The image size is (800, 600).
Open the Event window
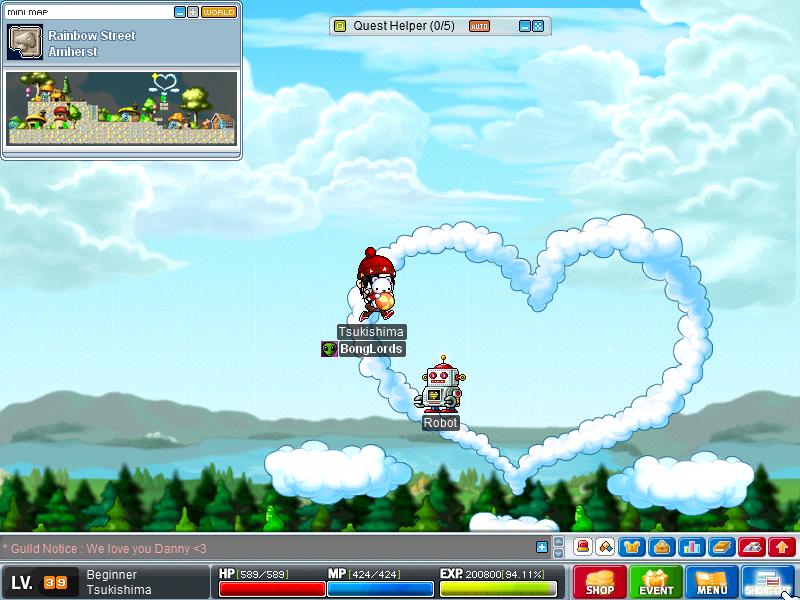(x=656, y=582)
